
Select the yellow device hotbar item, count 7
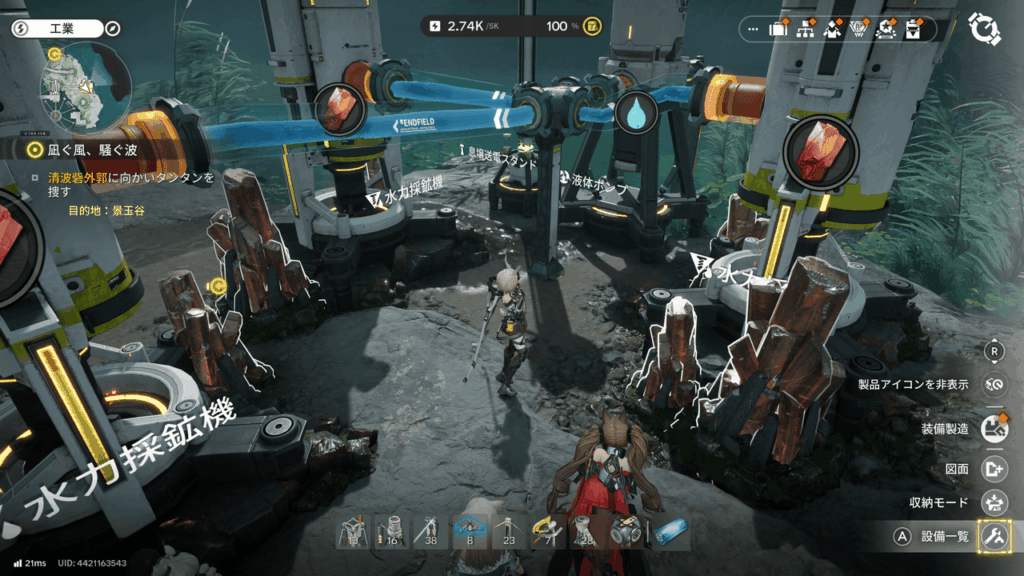point(548,531)
